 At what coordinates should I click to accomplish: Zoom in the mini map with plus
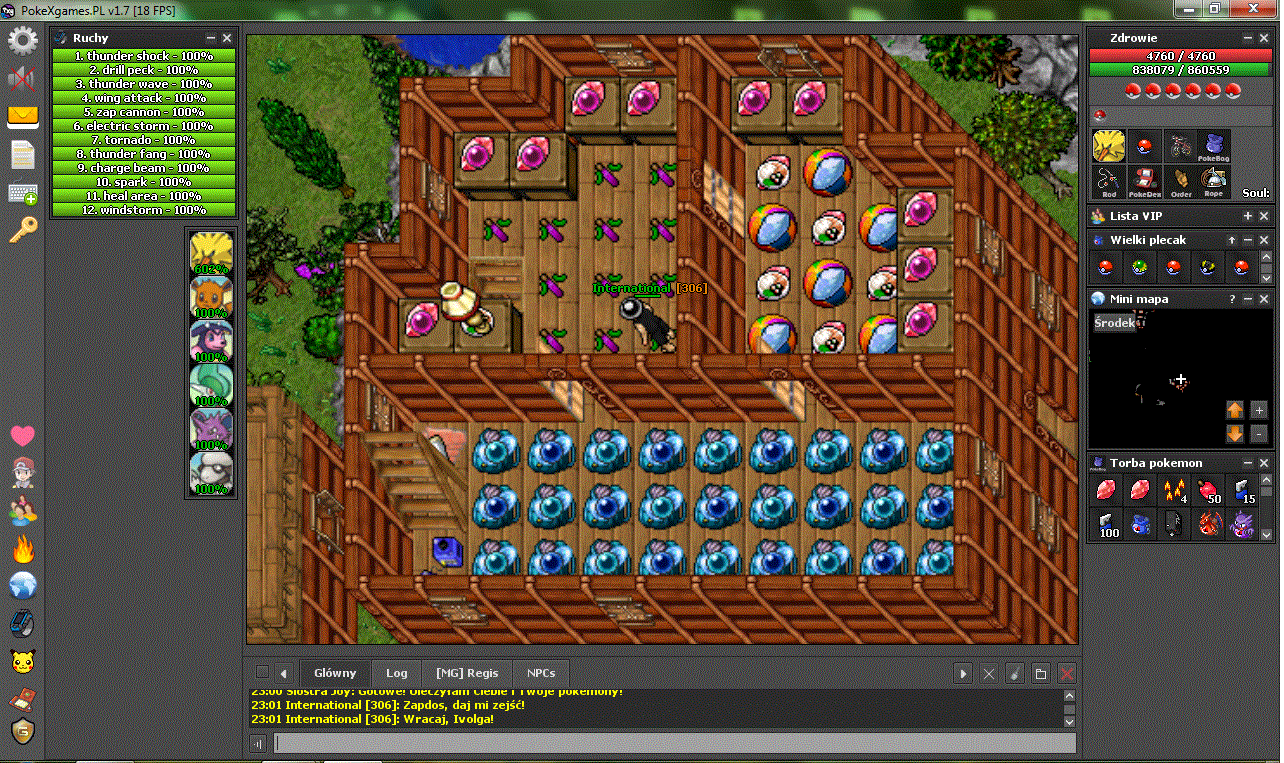(1258, 409)
